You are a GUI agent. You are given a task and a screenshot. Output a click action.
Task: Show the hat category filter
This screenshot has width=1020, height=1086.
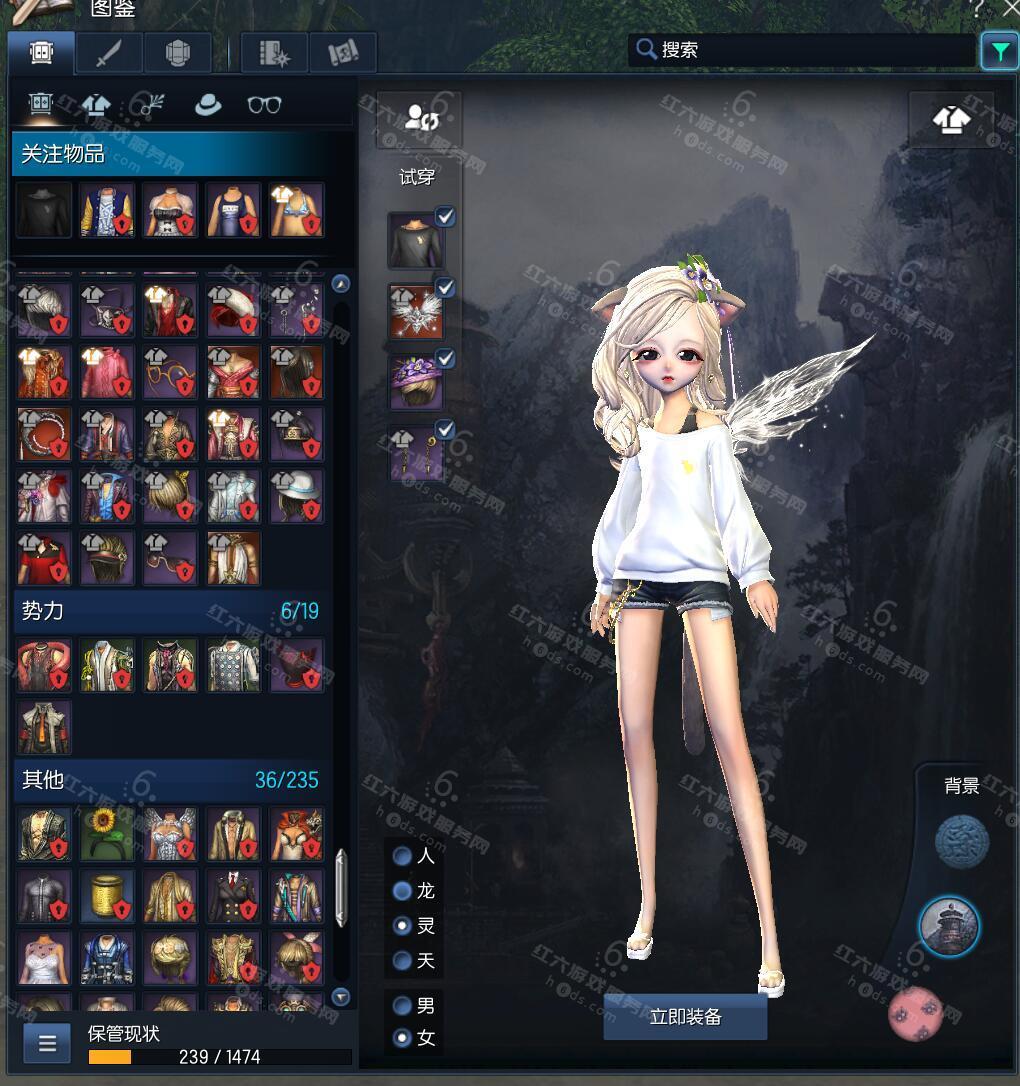point(208,104)
